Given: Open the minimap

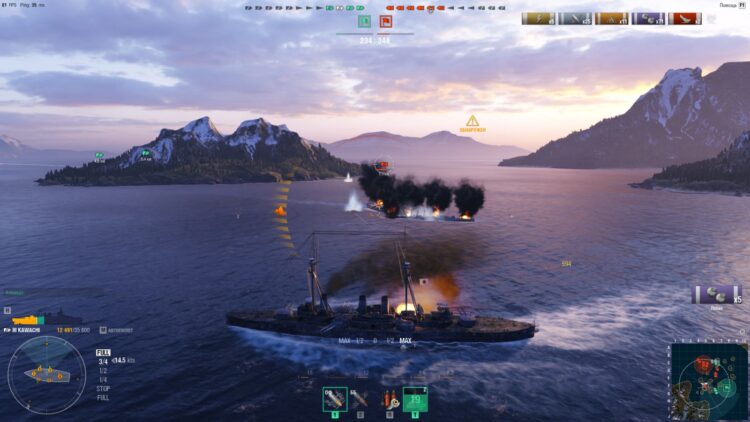Looking at the screenshot, I should 707,381.
